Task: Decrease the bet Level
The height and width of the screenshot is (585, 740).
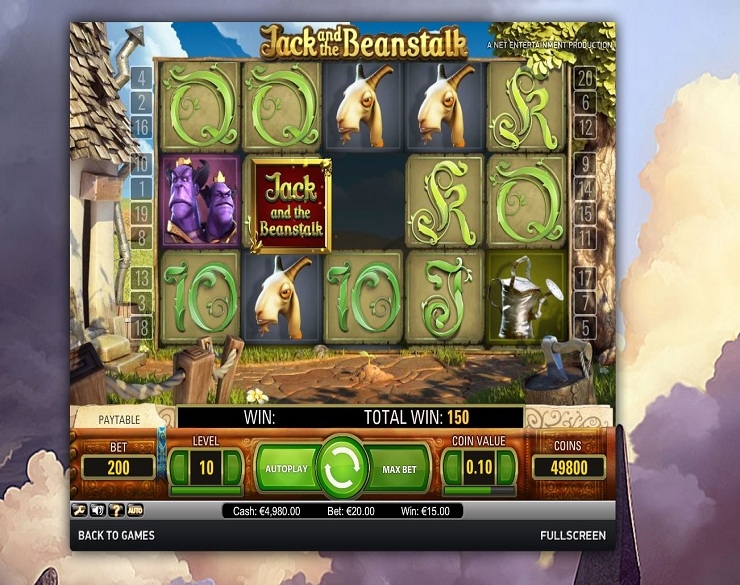Action: click(180, 467)
